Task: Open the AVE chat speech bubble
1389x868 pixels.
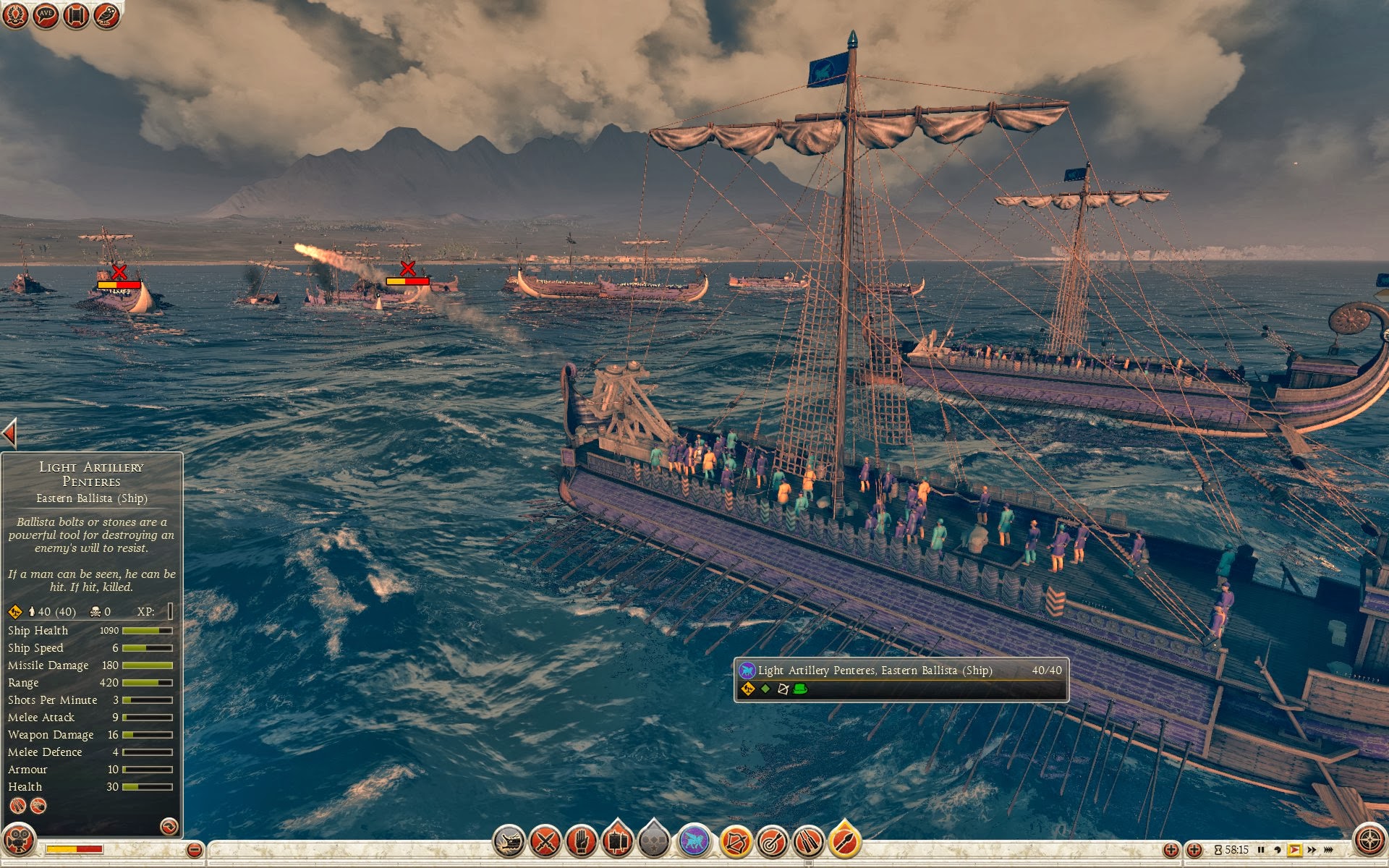Action: point(46,15)
